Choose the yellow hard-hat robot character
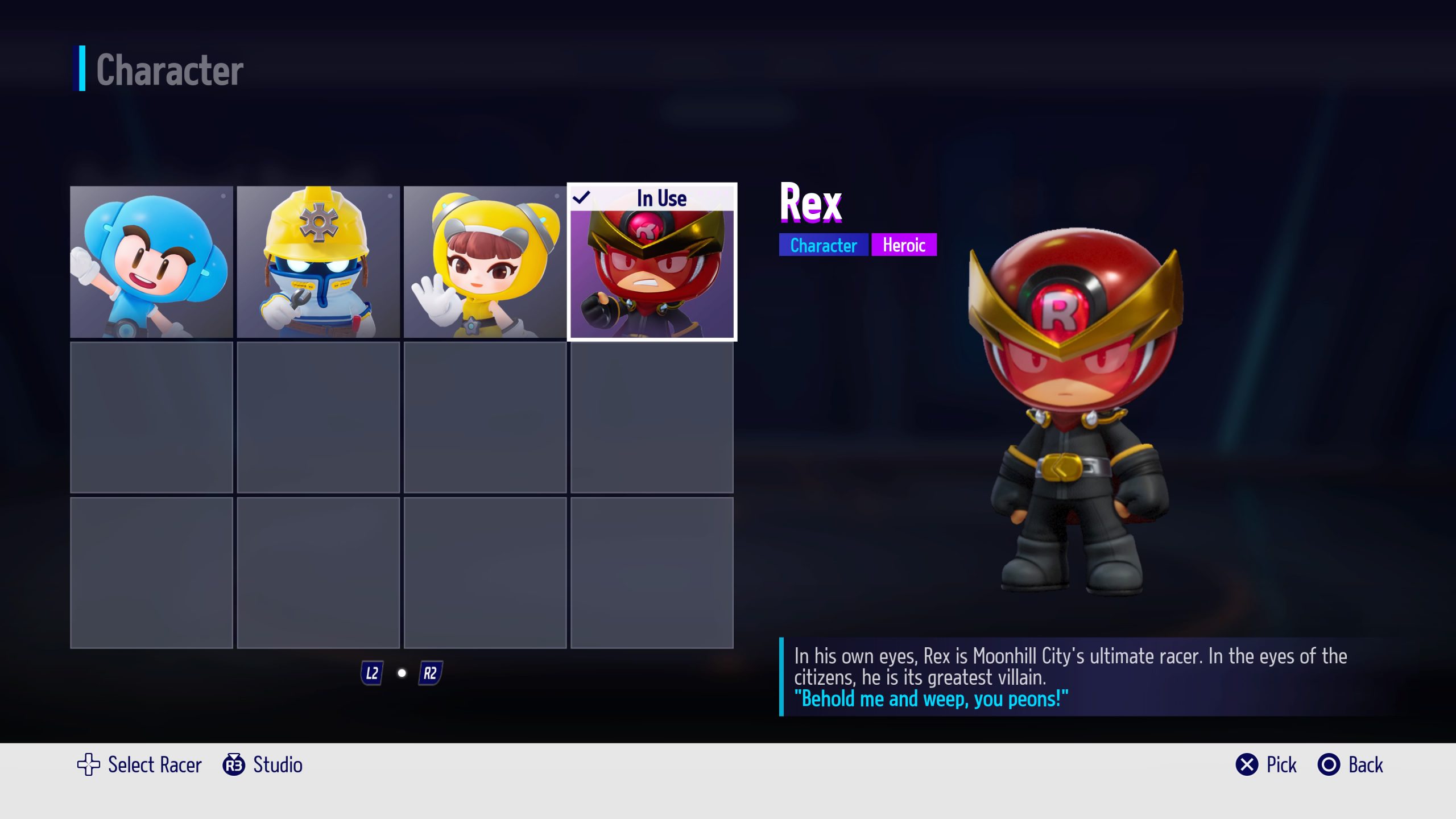 click(318, 262)
